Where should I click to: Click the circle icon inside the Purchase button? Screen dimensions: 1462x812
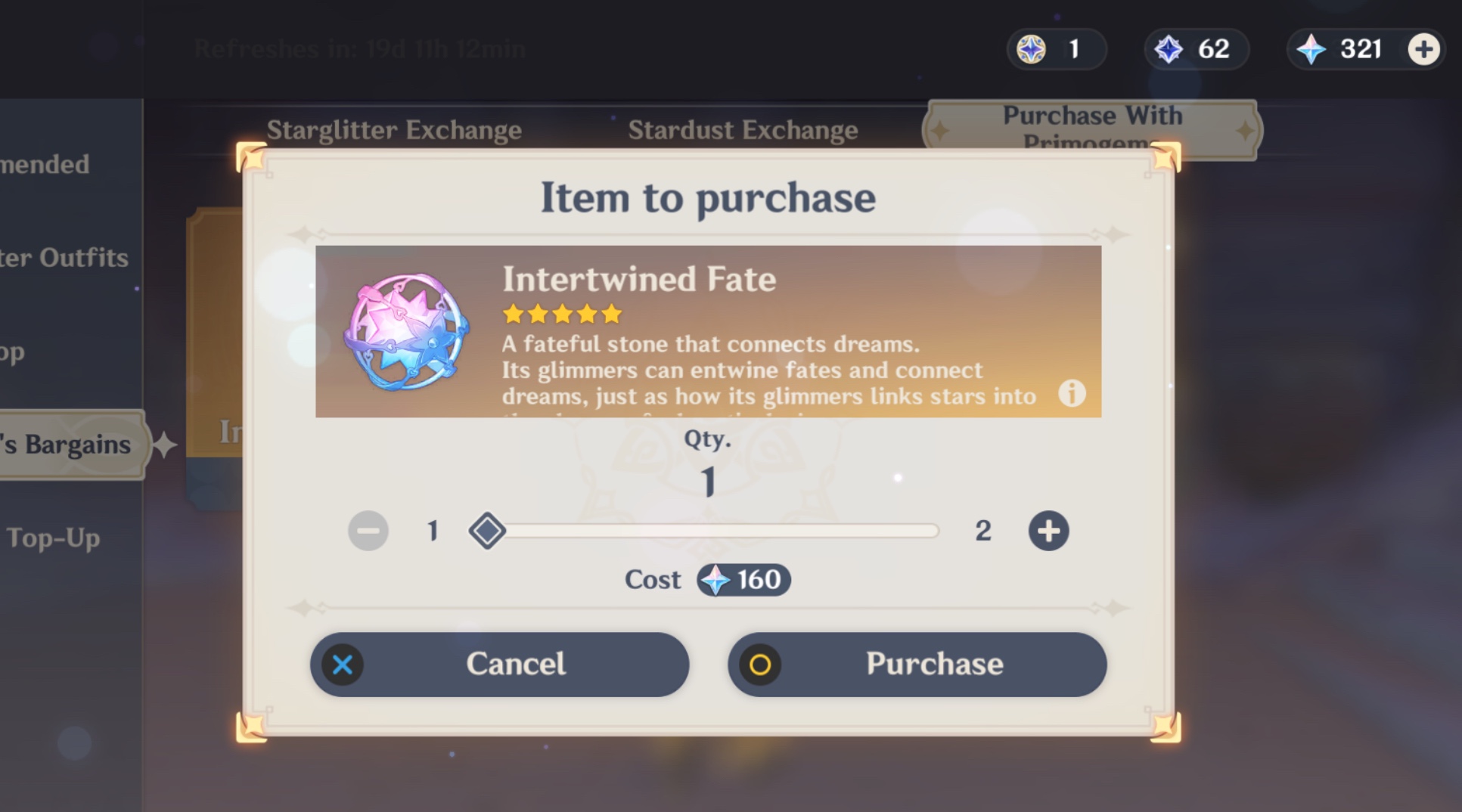click(759, 665)
